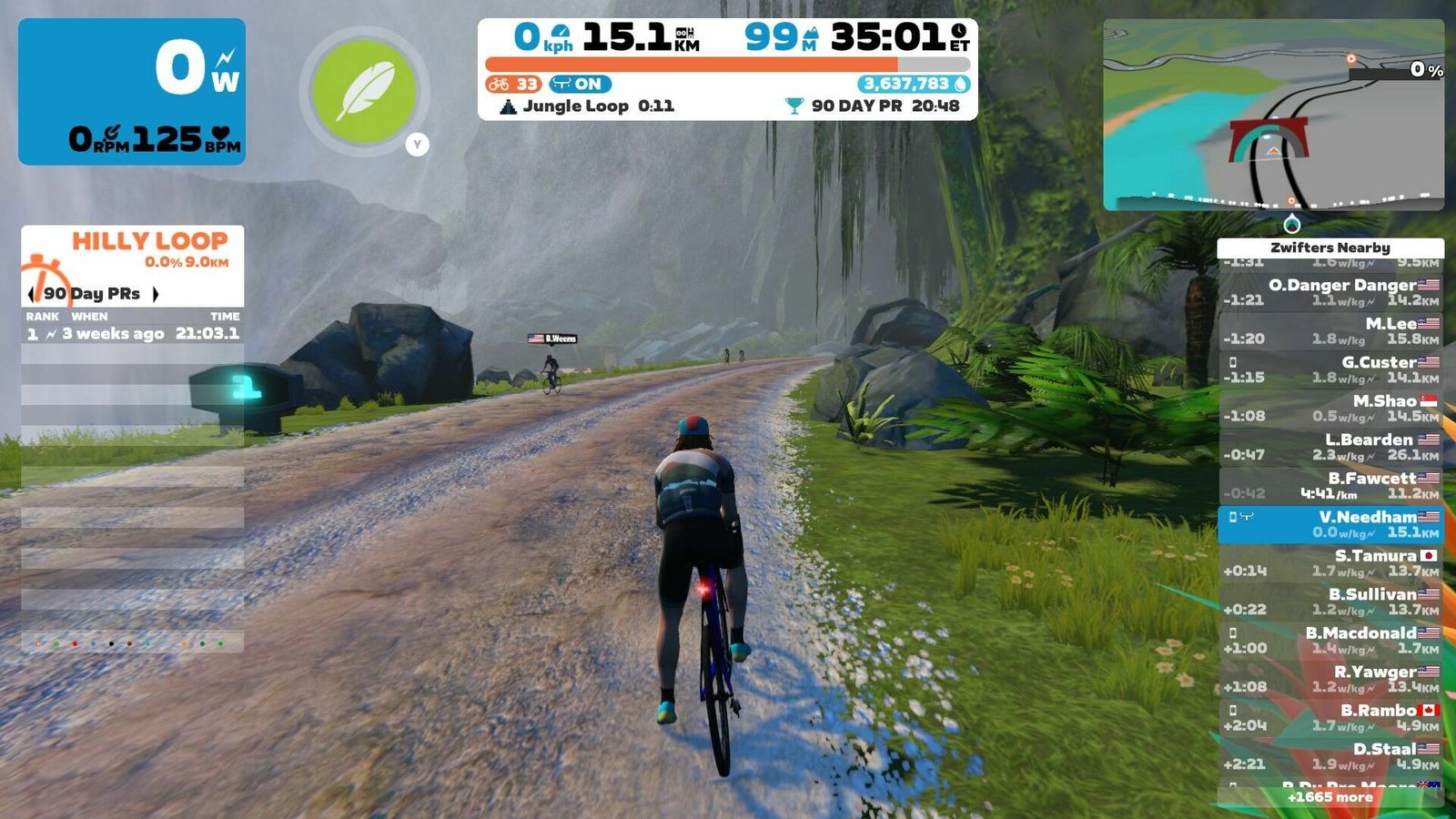The height and width of the screenshot is (819, 1456).
Task: Click the steering ON indicator
Action: 580,84
